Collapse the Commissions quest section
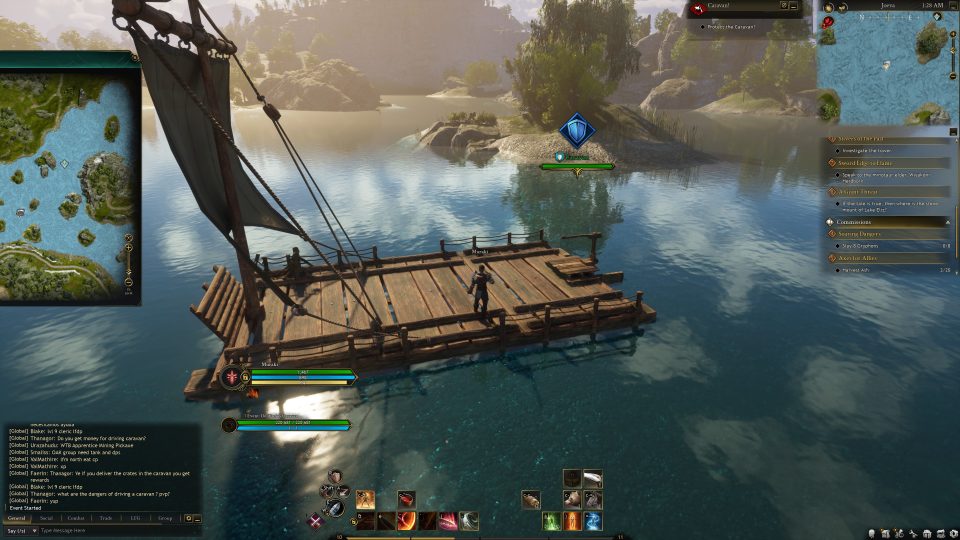 coord(947,221)
